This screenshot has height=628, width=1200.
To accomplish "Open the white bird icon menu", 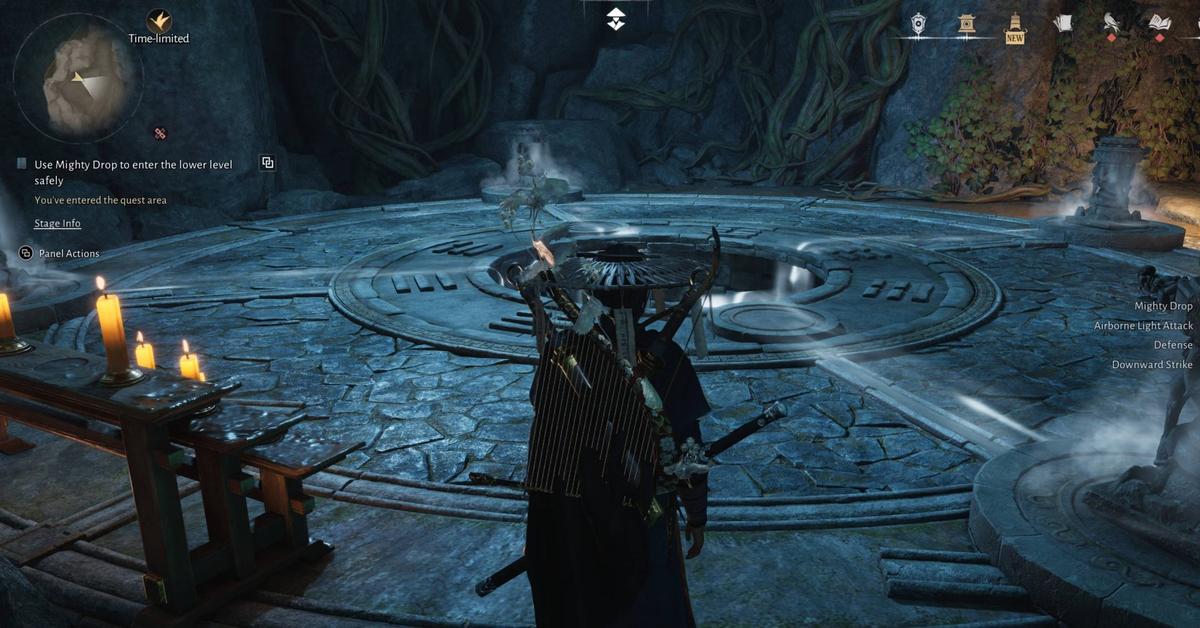I will [1111, 24].
